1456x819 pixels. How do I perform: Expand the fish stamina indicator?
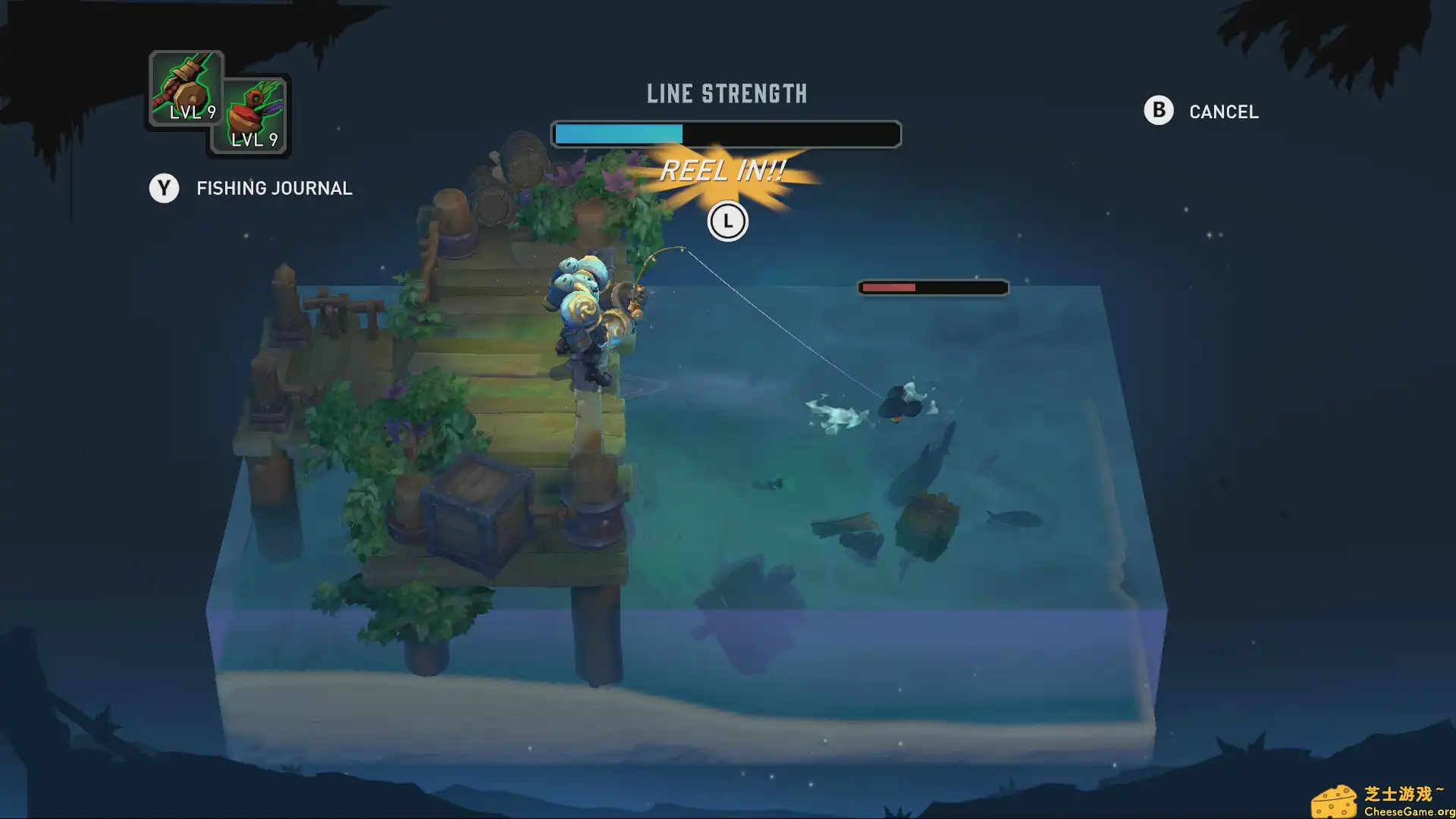tap(932, 287)
